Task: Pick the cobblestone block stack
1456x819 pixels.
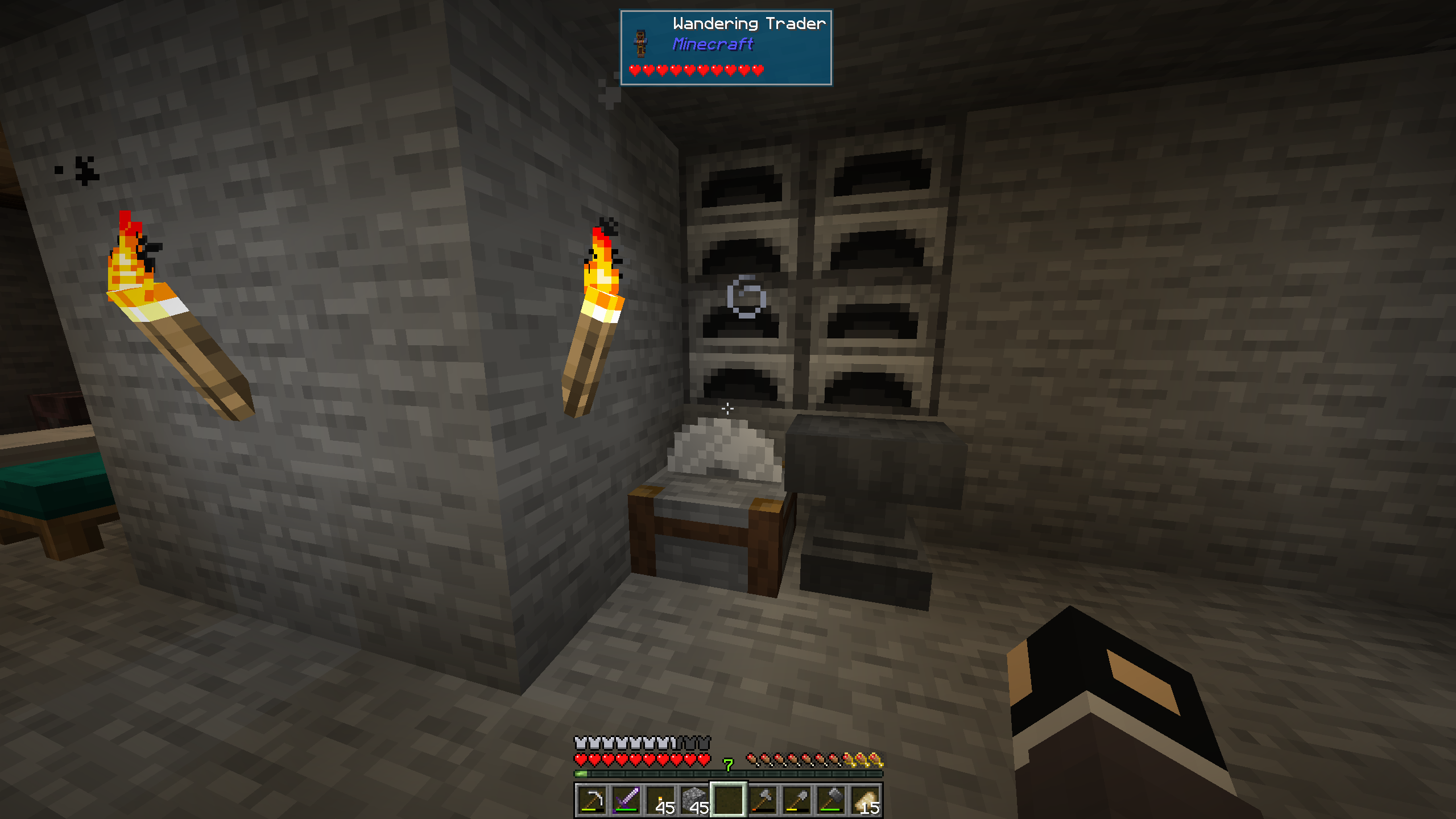Action: [x=694, y=800]
